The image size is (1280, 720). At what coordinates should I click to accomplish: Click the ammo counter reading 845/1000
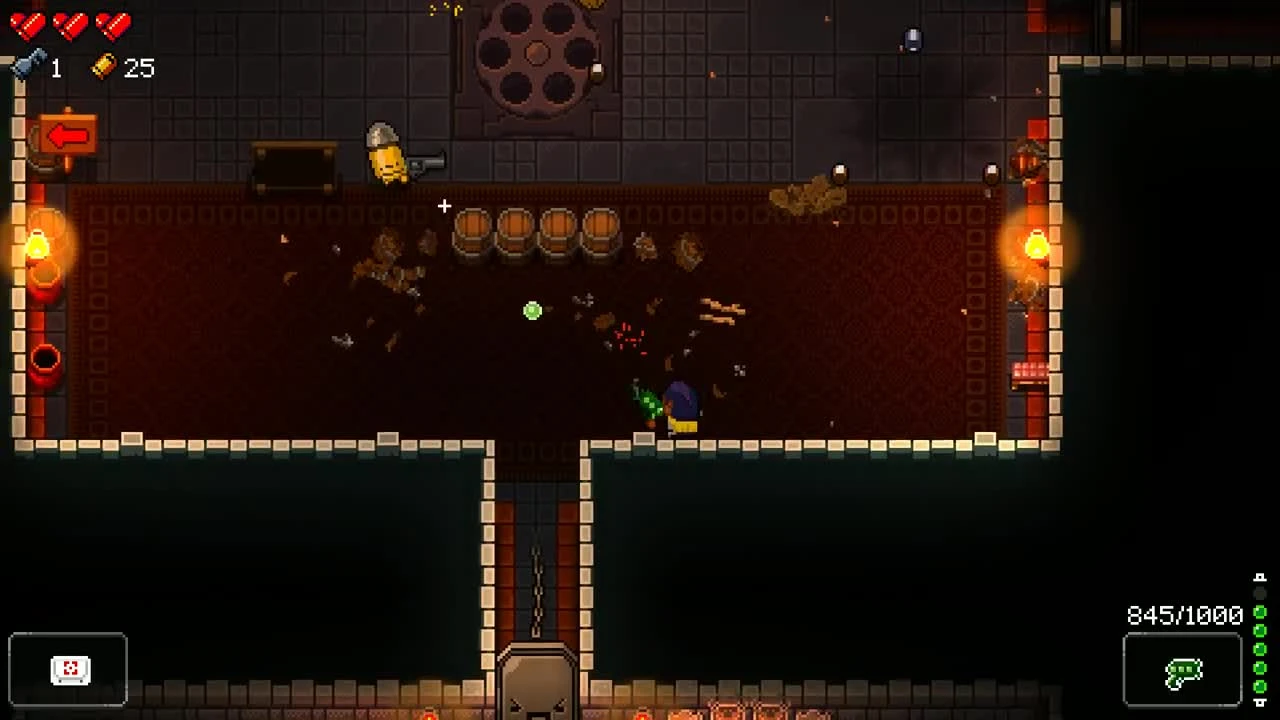click(x=1183, y=616)
